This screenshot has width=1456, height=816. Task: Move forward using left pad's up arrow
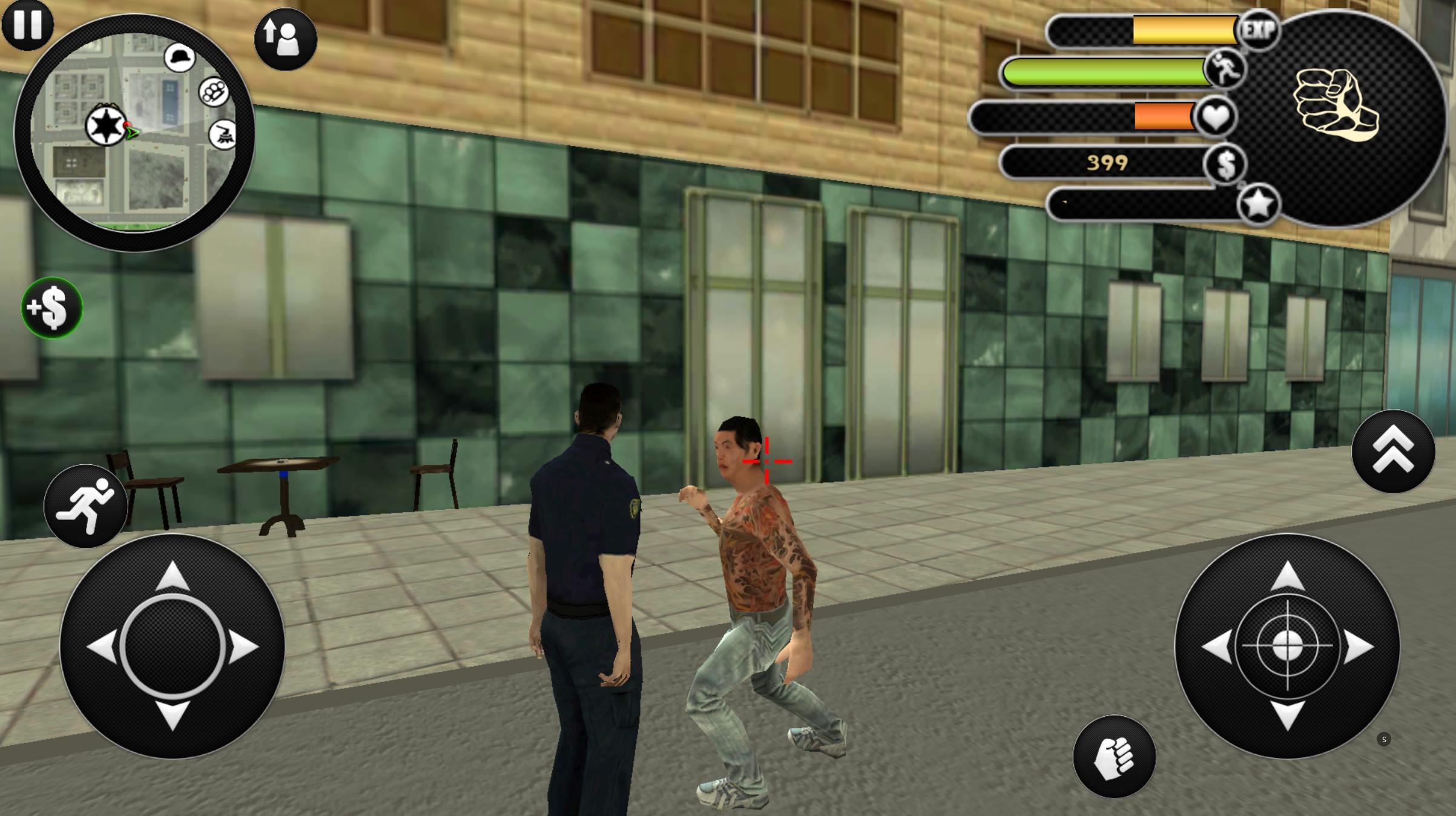(x=173, y=576)
